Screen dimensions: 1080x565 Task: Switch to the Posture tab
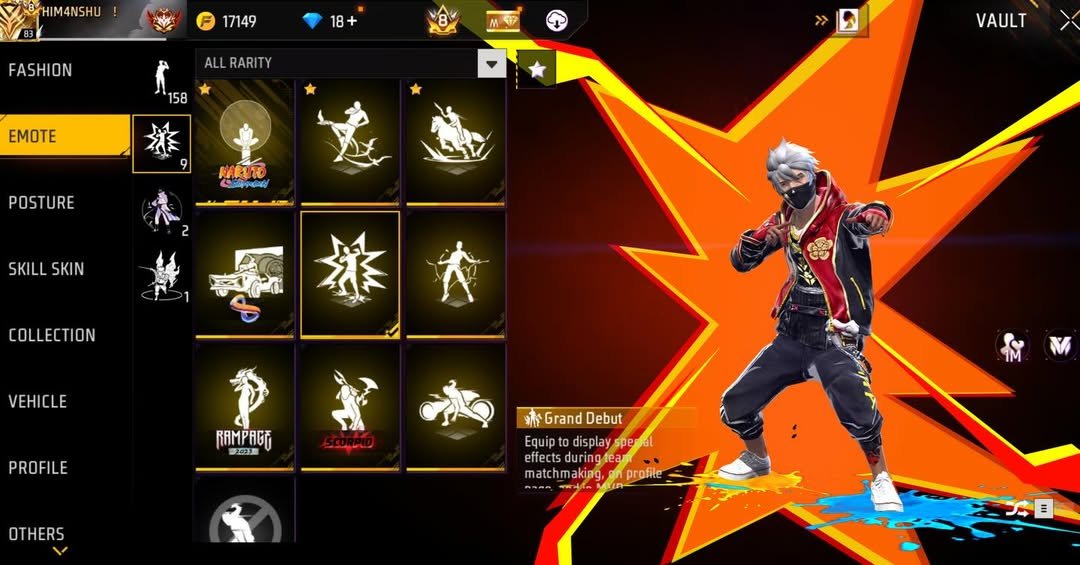click(x=42, y=203)
